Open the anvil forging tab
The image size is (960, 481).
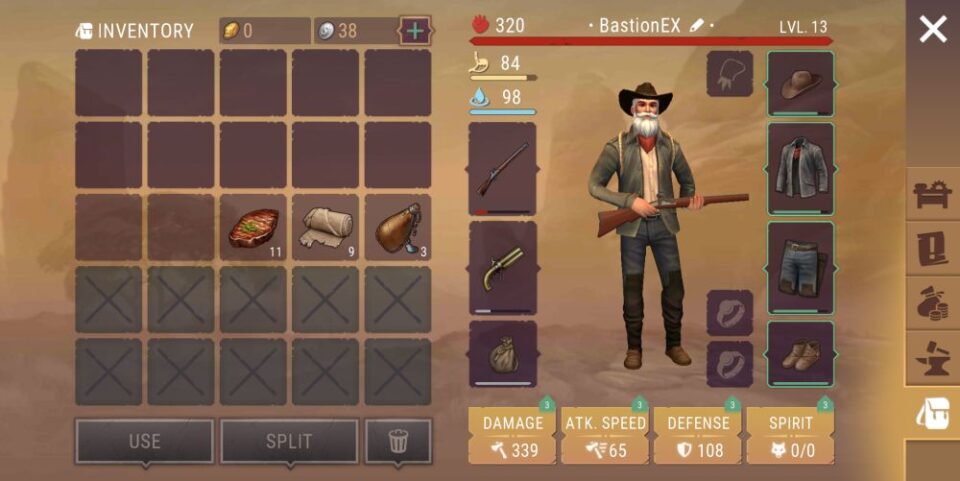pos(932,357)
